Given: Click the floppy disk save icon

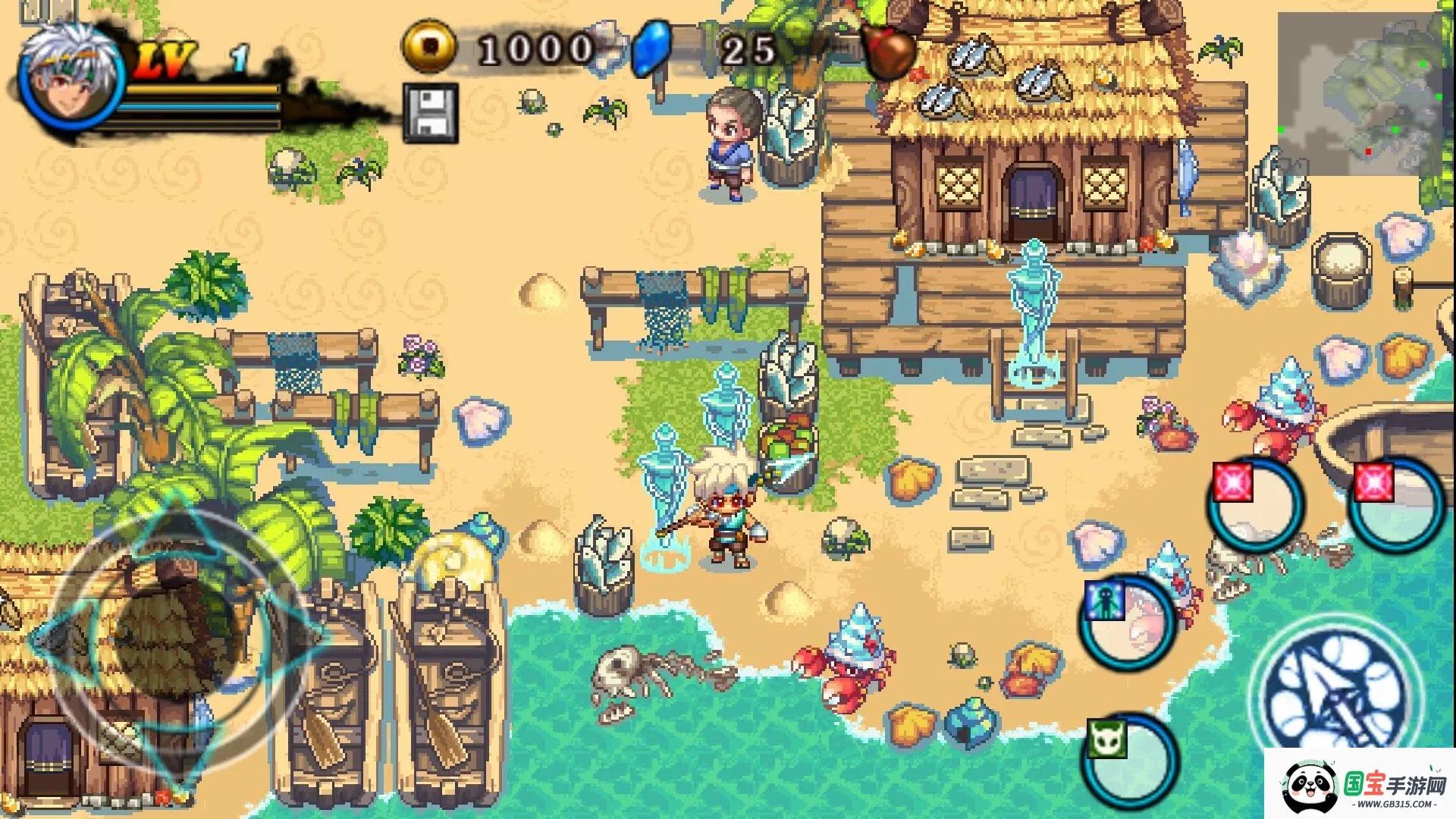Looking at the screenshot, I should [431, 113].
